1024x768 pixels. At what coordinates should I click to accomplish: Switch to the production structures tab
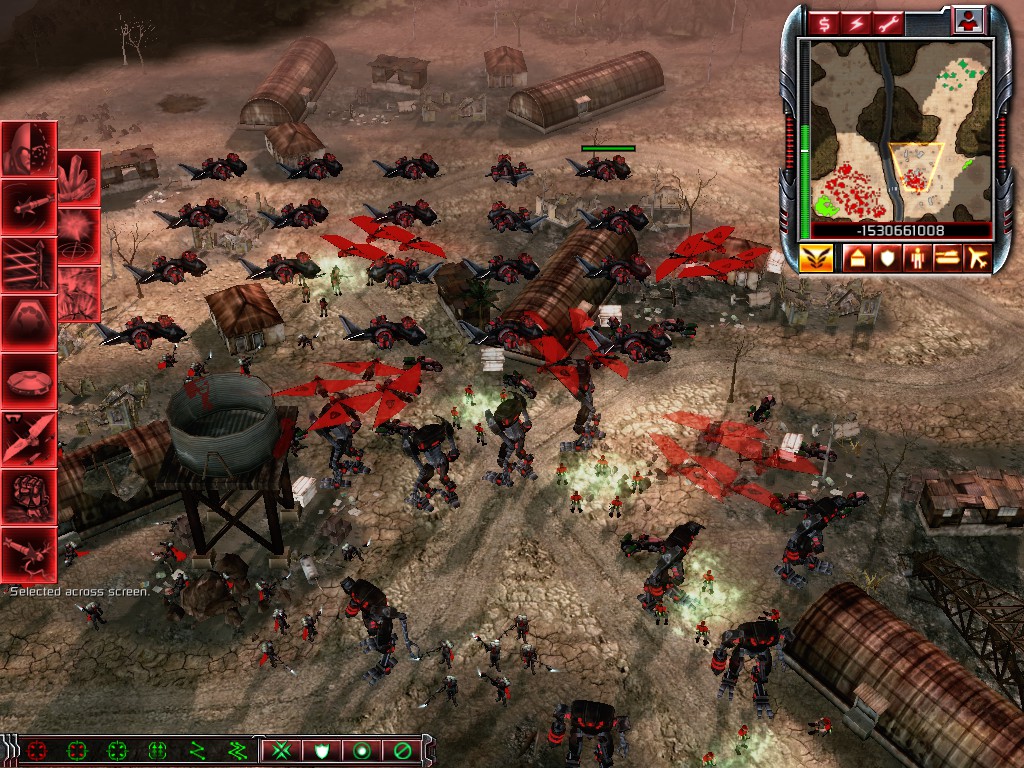857,258
